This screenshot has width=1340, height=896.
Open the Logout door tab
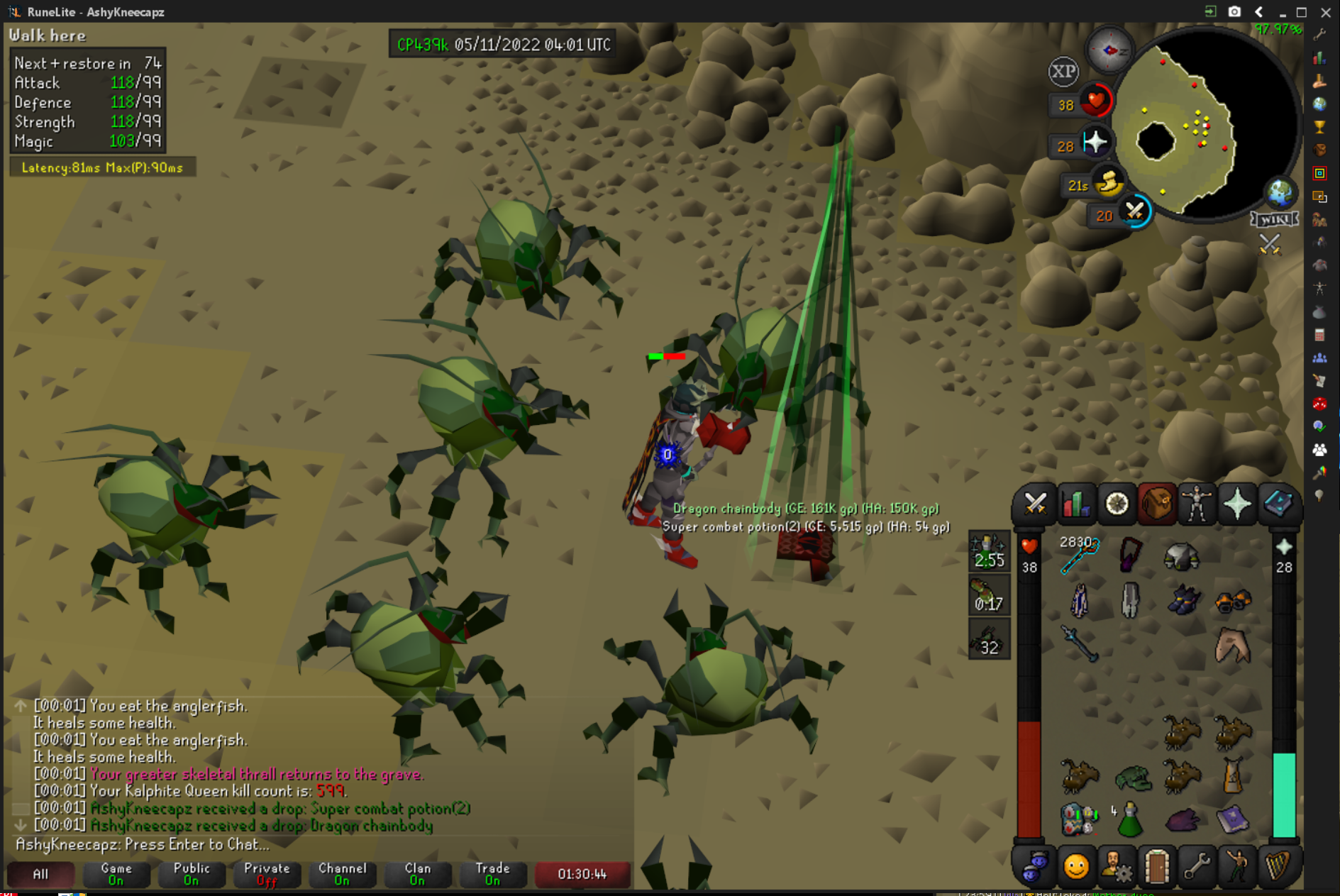[x=1157, y=866]
